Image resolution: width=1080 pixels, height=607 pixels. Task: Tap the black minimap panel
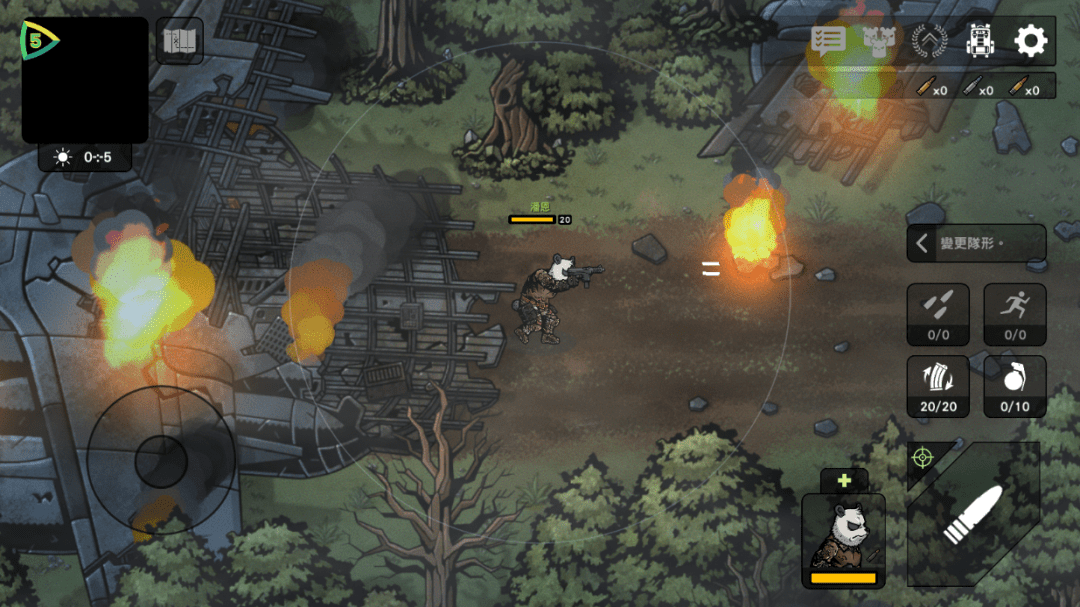(85, 80)
